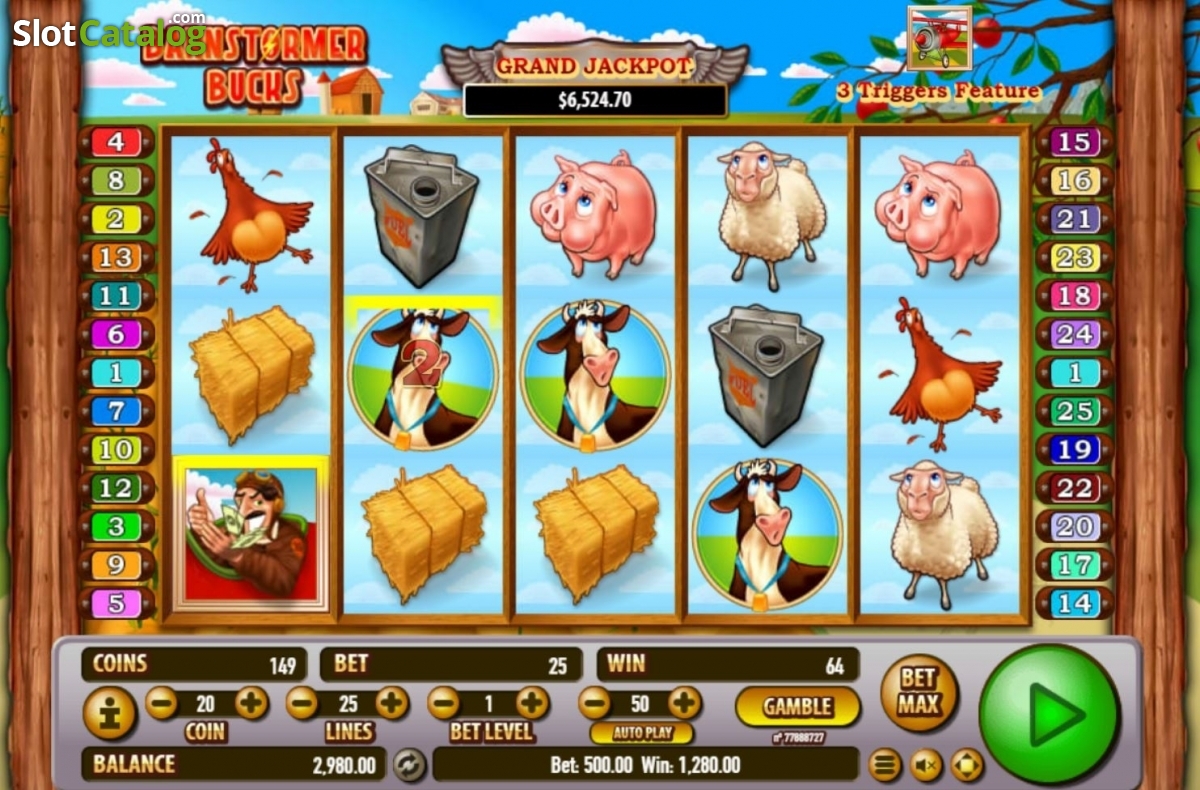Start Auto Play
The width and height of the screenshot is (1200, 790).
pyautogui.click(x=641, y=732)
